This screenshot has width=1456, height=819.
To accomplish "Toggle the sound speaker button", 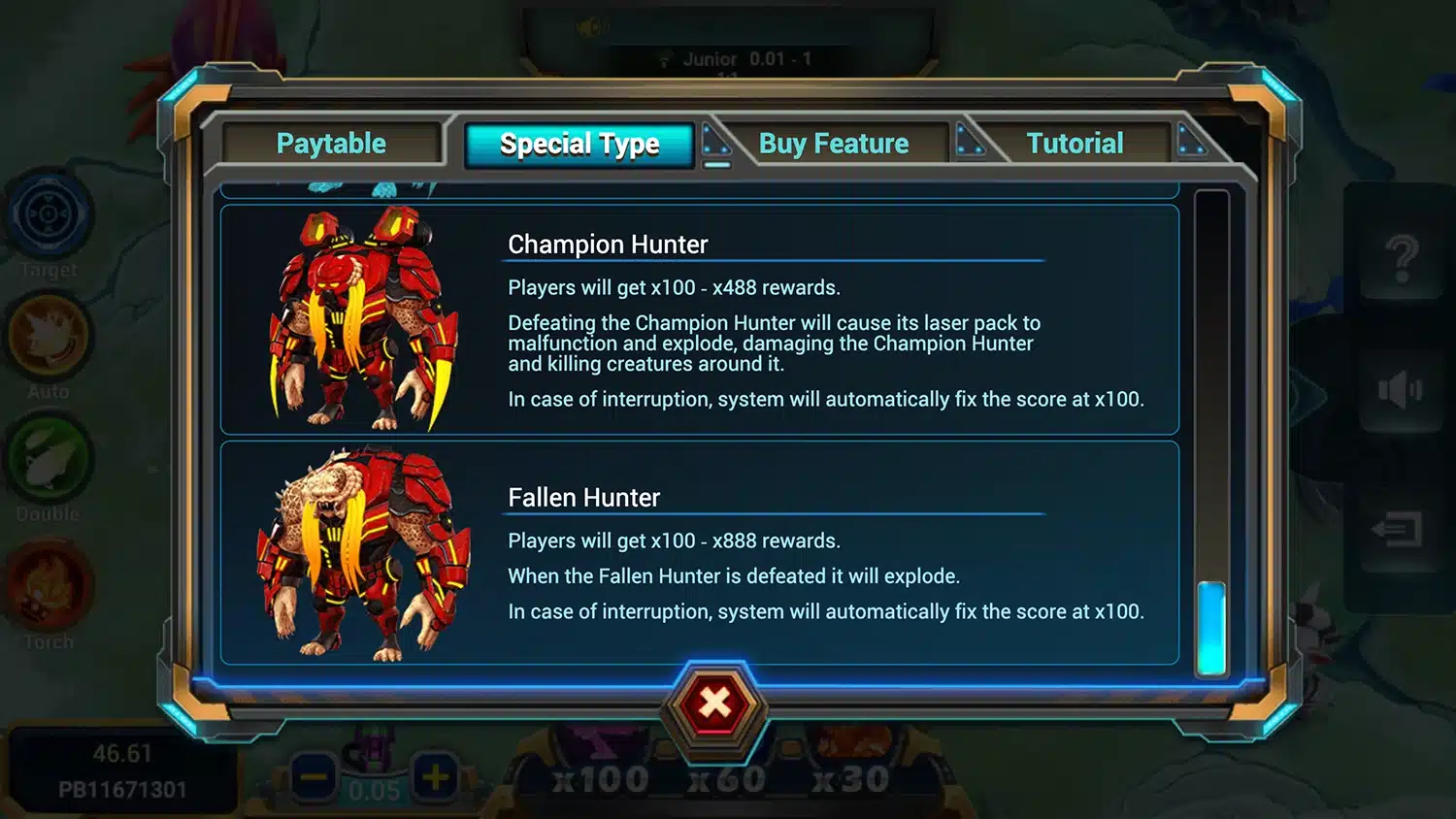I will pos(1399,390).
